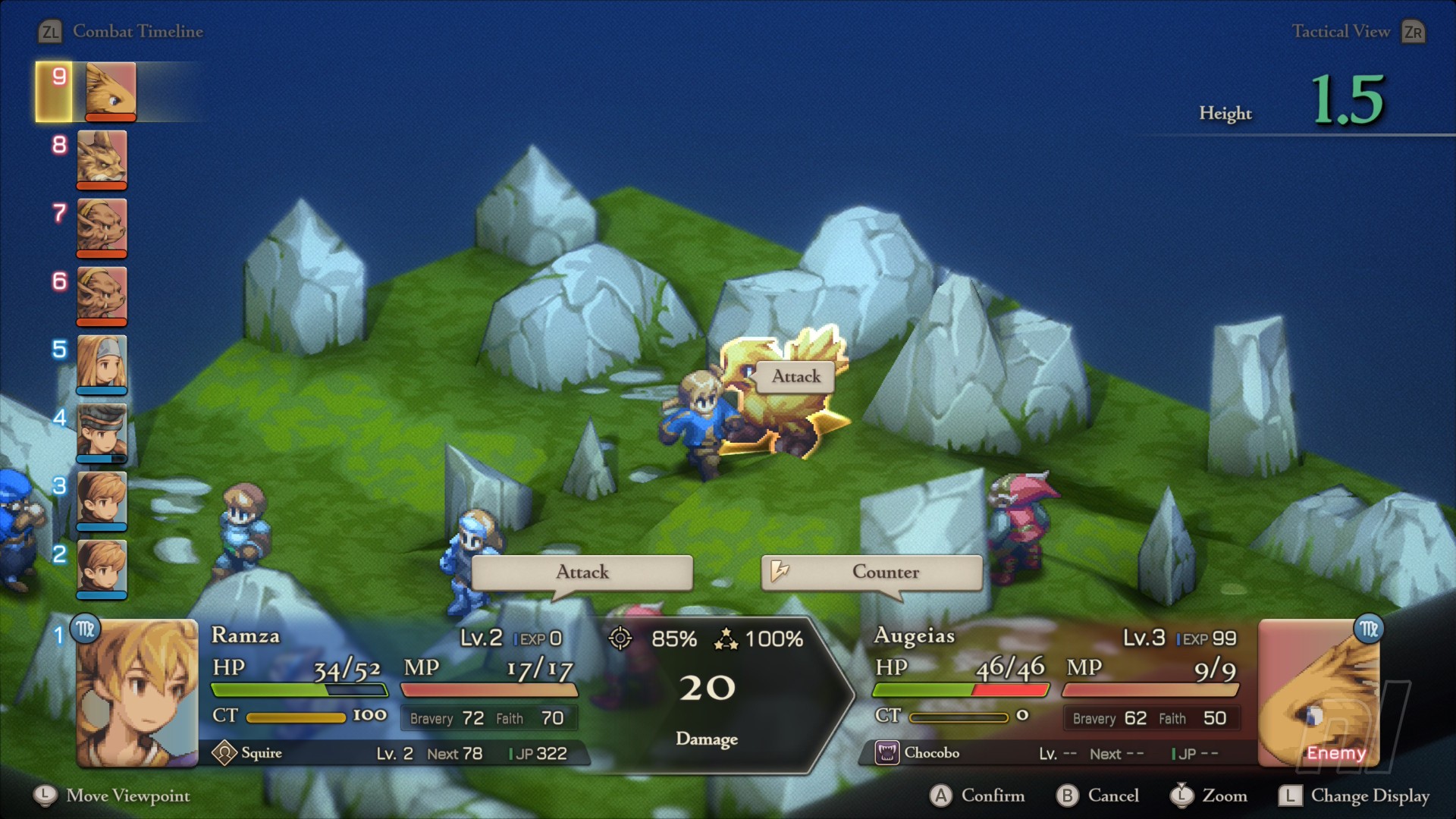The image size is (1456, 819).
Task: Choose the timeline portrait numbered 4
Action: (102, 431)
